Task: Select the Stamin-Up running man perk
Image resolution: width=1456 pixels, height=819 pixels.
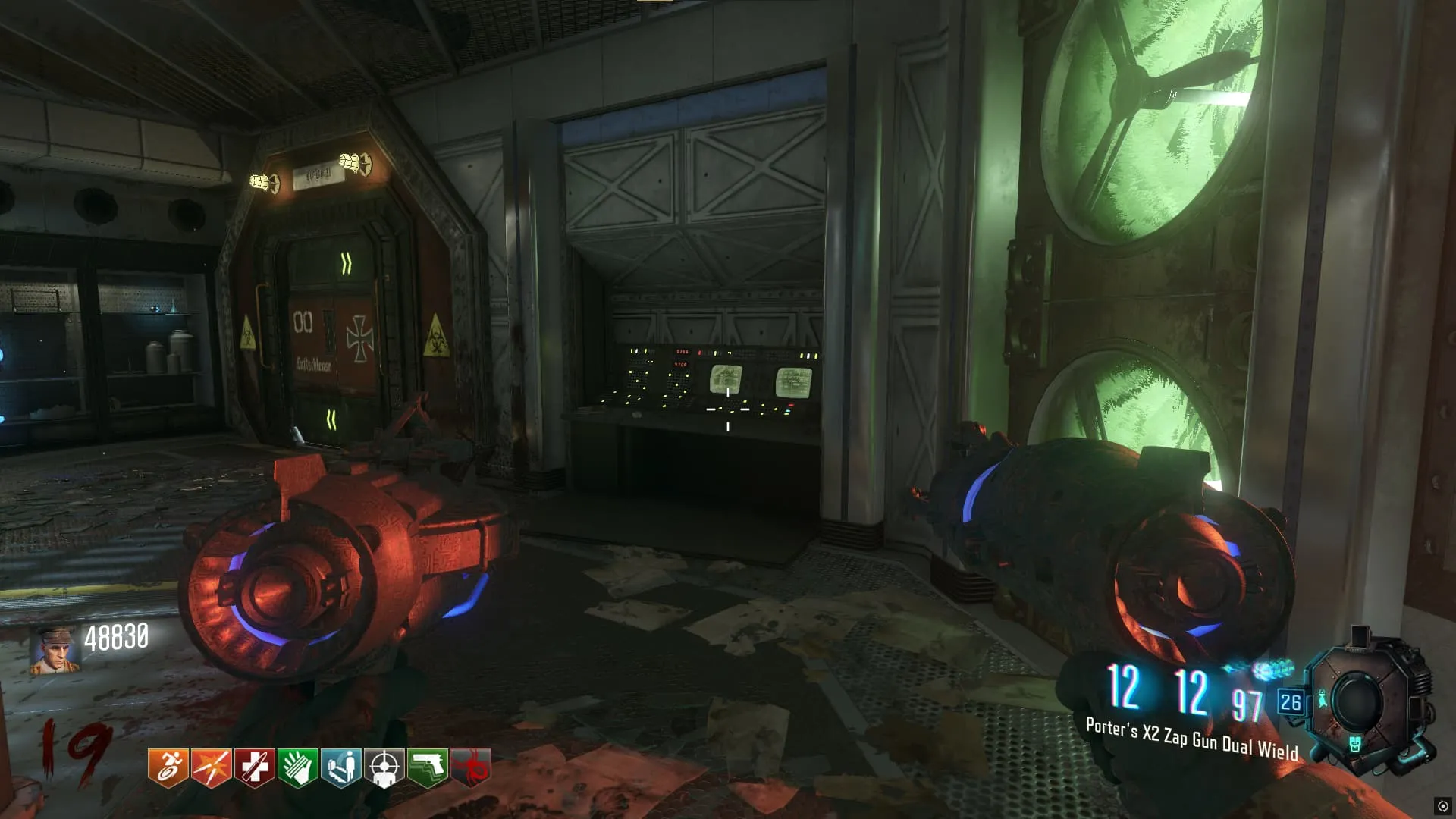Action: (168, 767)
